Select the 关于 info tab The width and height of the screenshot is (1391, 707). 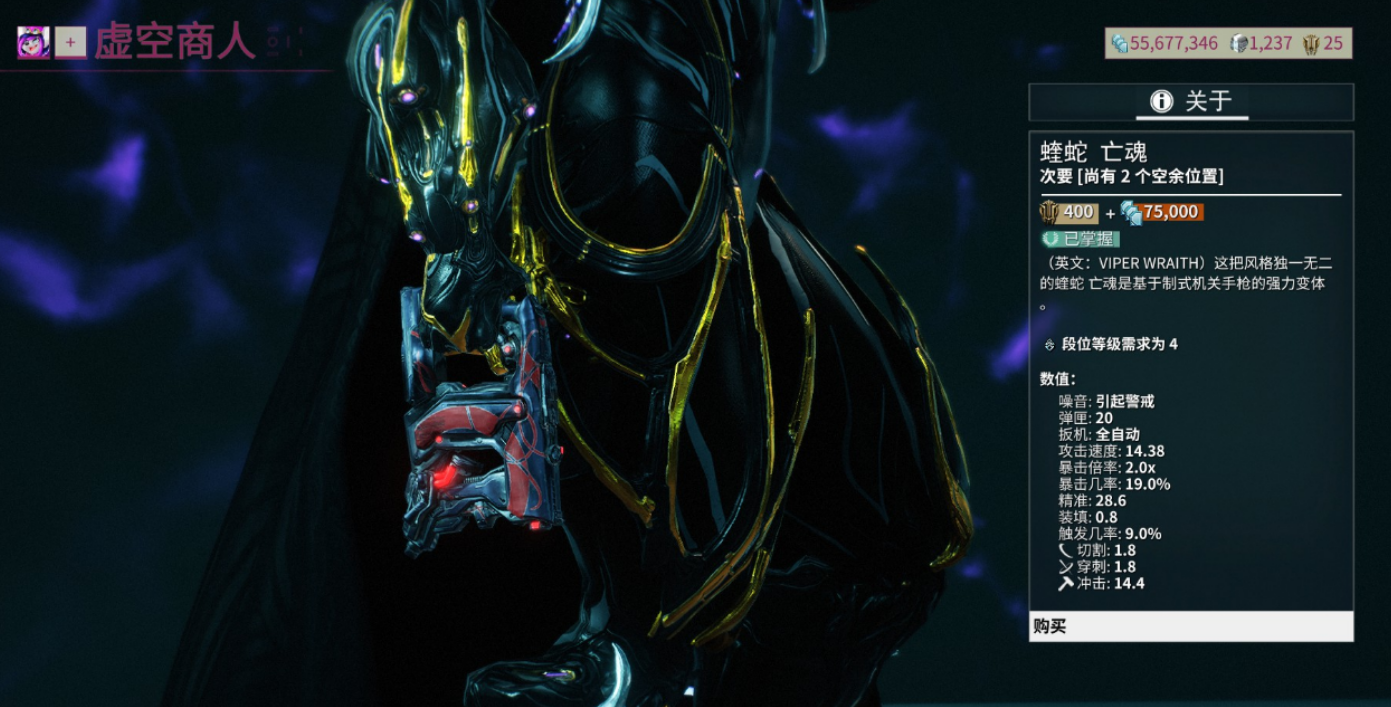[x=1191, y=102]
